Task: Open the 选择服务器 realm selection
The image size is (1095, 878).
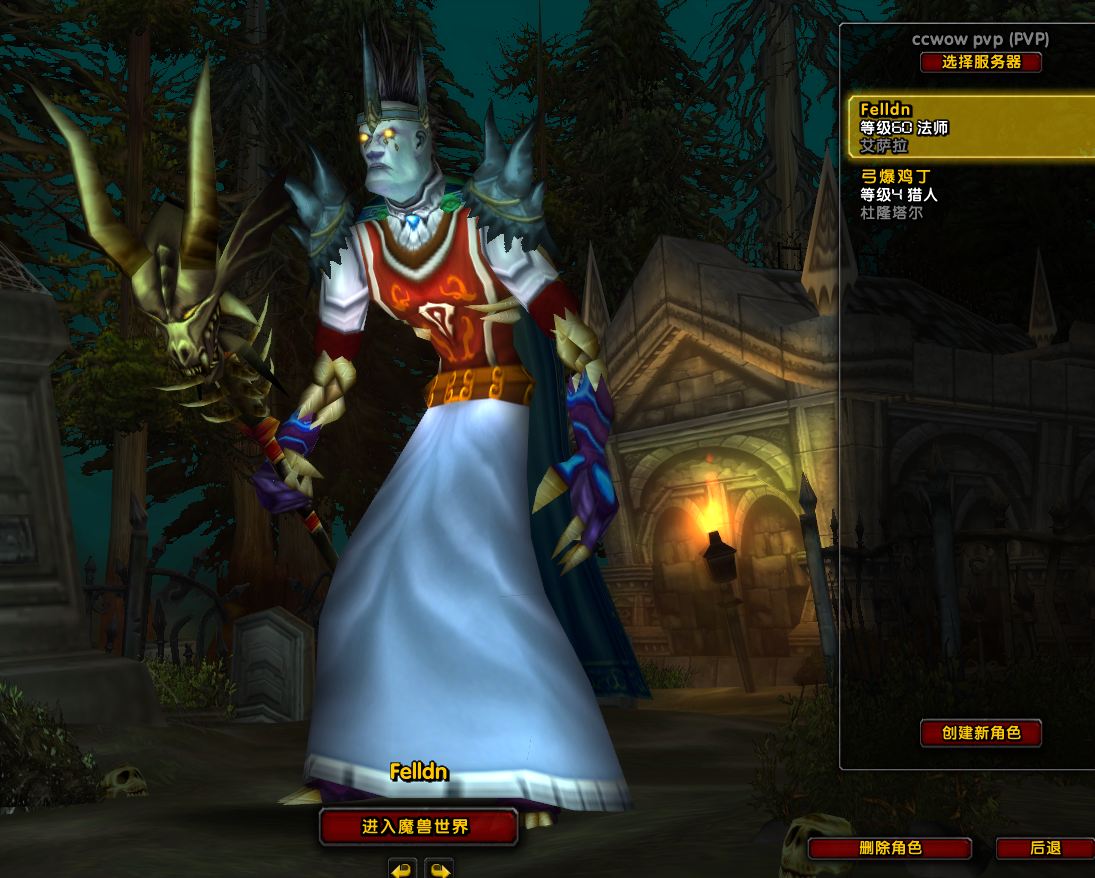Action: pyautogui.click(x=980, y=62)
